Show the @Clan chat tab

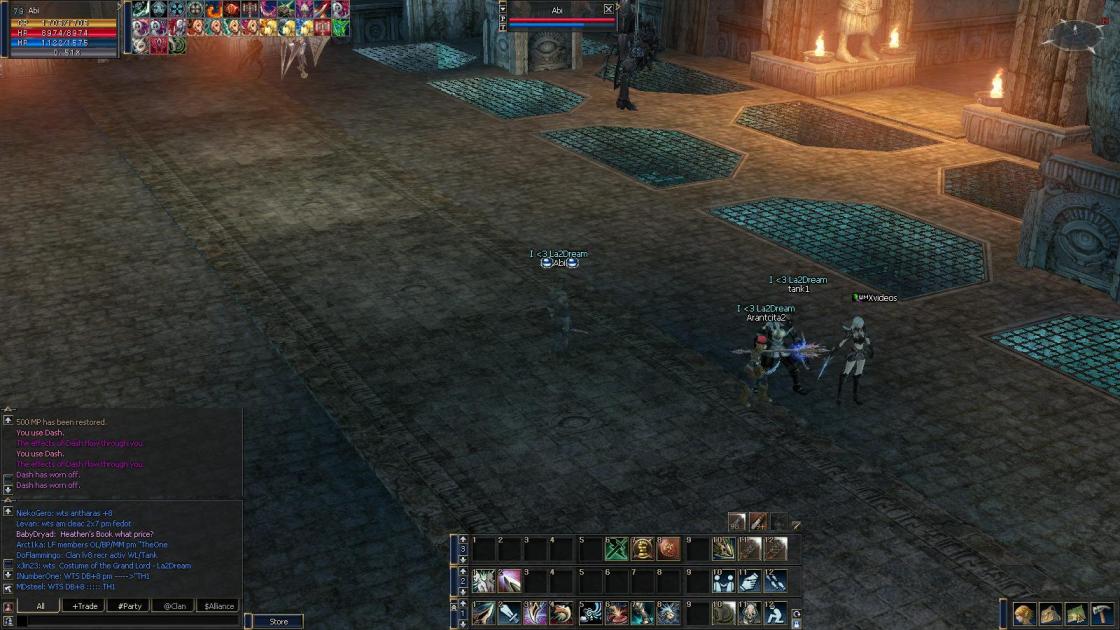coord(174,606)
